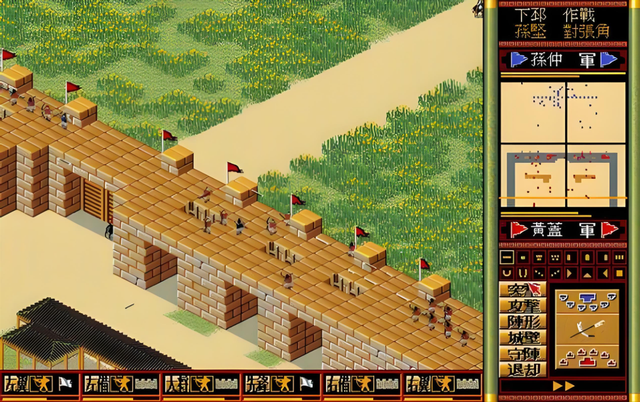Click the red arrow right of 黃蓋軍
The width and height of the screenshot is (640, 402).
607,230
